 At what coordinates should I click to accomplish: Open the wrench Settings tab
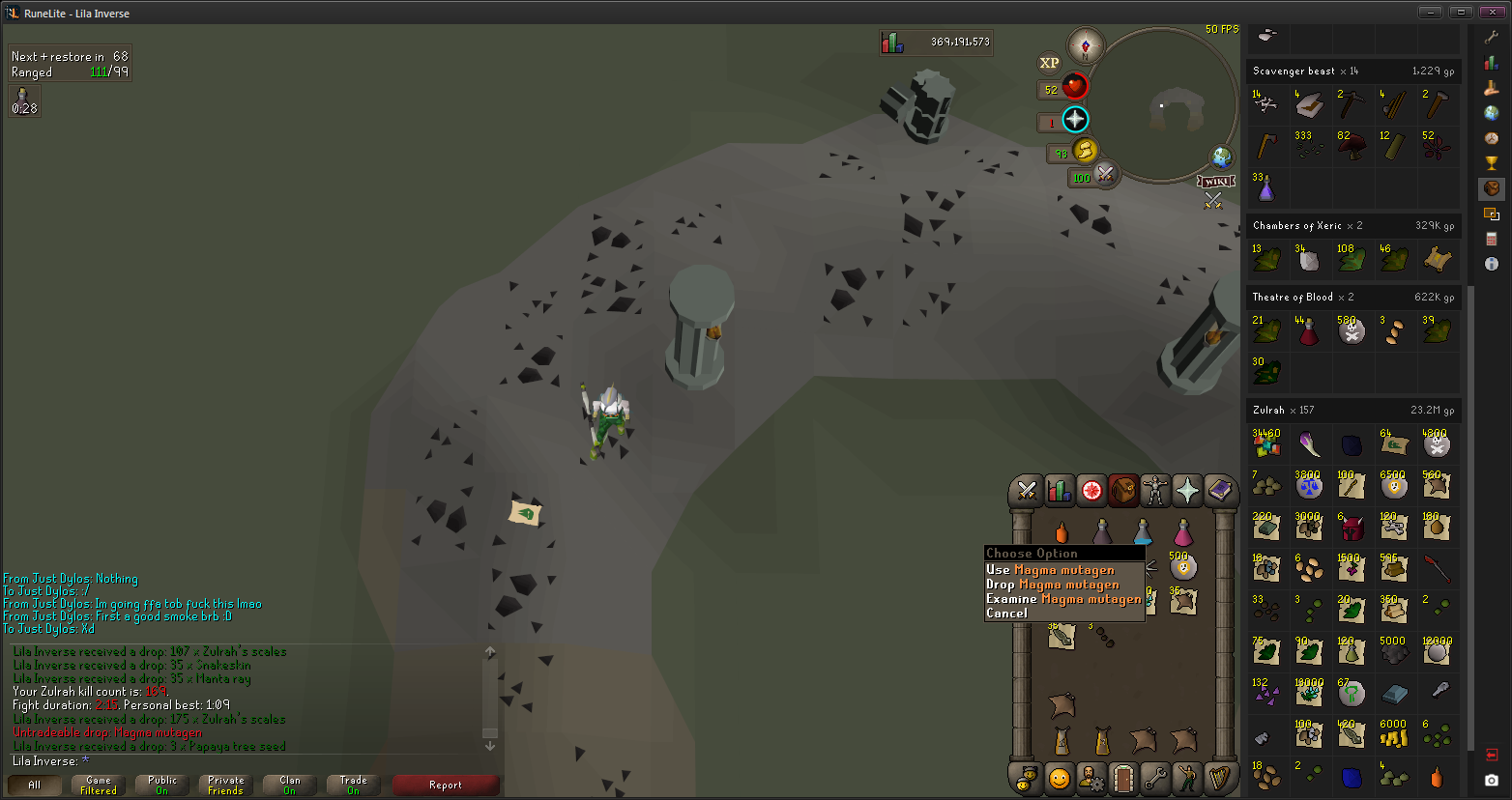click(1154, 778)
